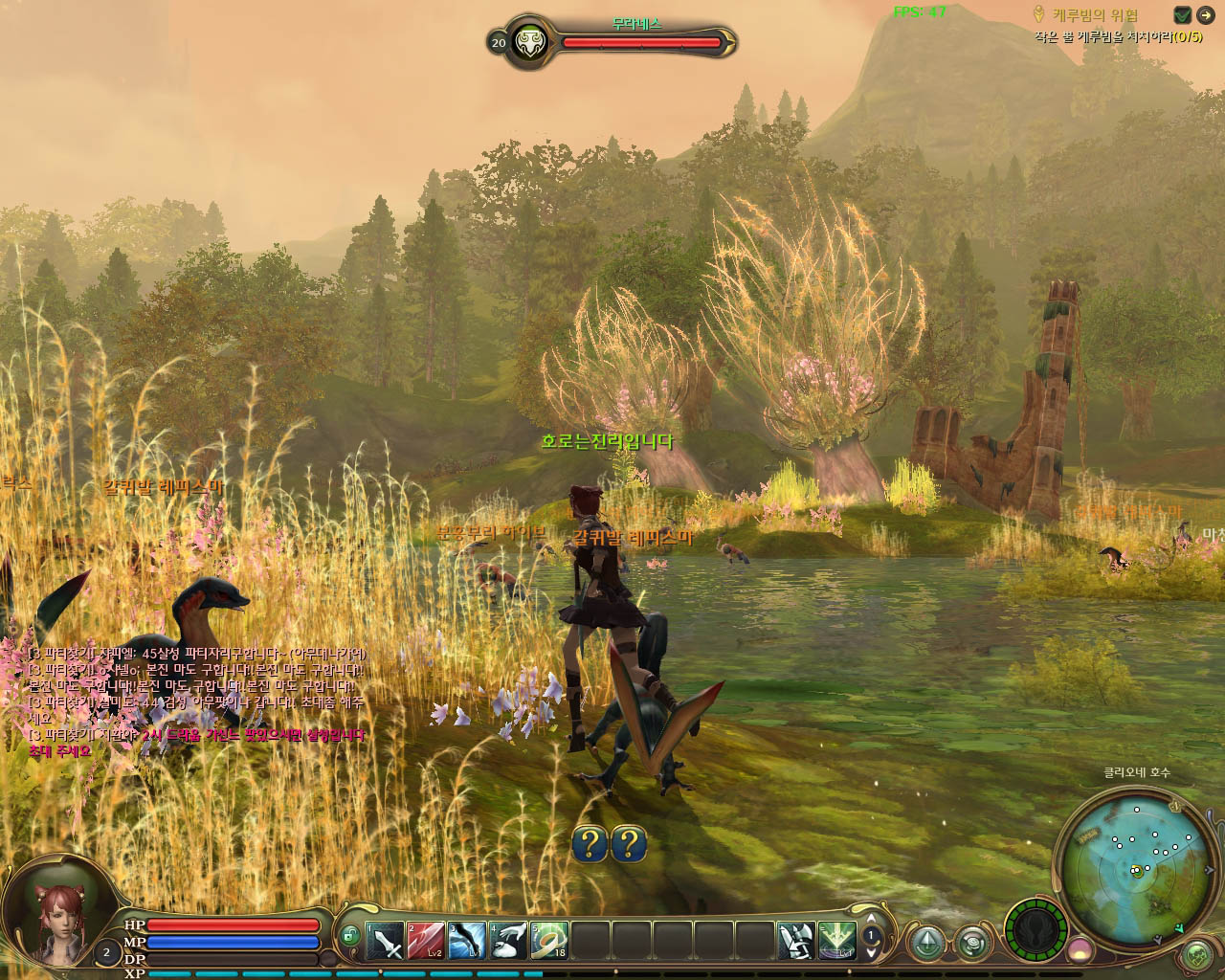This screenshot has width=1225, height=980.
Task: Select the player character portrait
Action: 57,917
